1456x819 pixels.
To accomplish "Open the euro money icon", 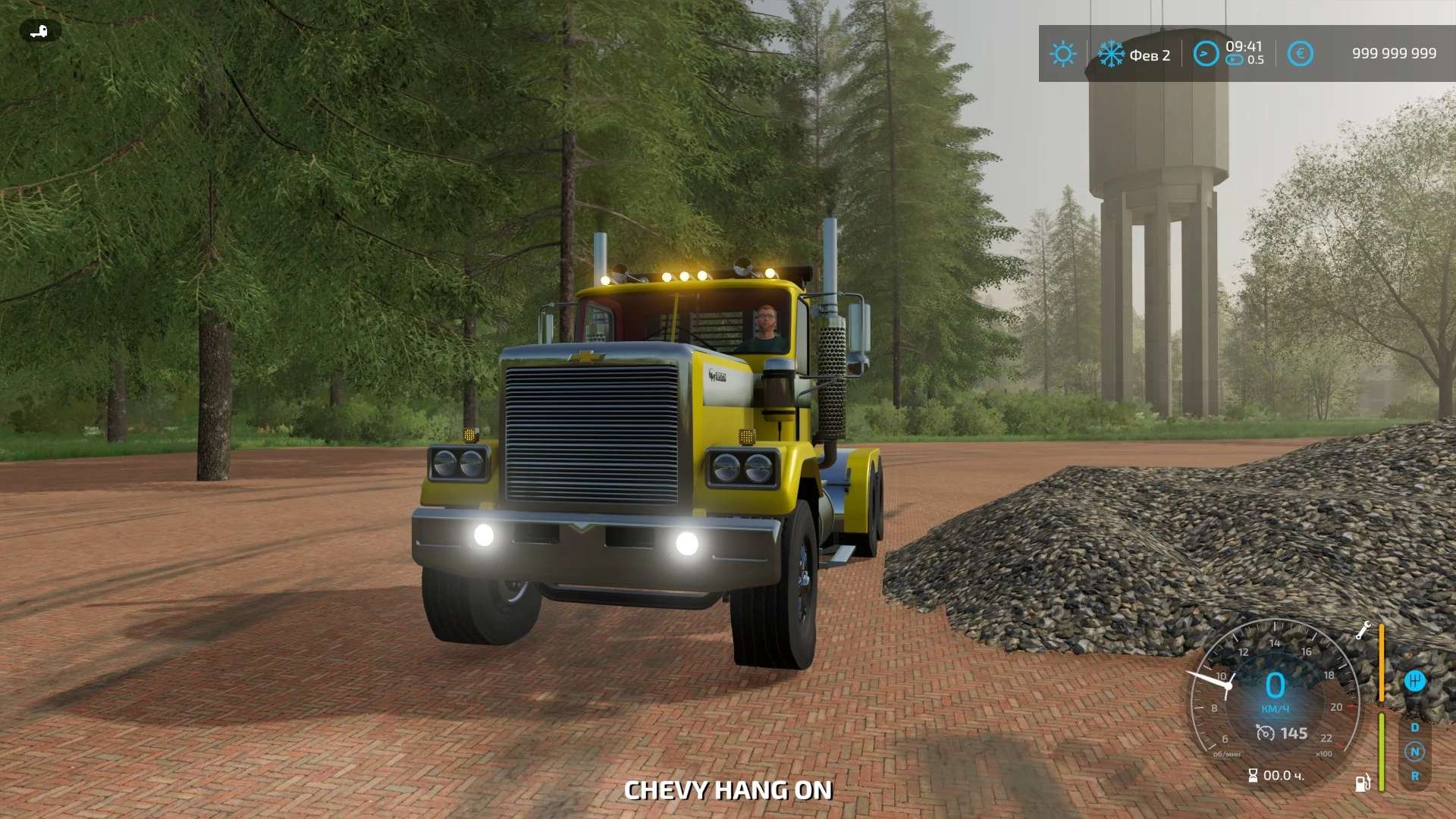I will pyautogui.click(x=1300, y=54).
